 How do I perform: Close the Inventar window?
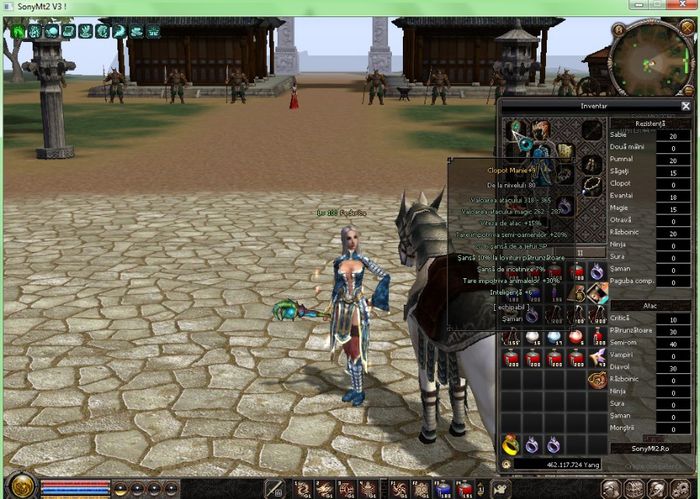686,105
